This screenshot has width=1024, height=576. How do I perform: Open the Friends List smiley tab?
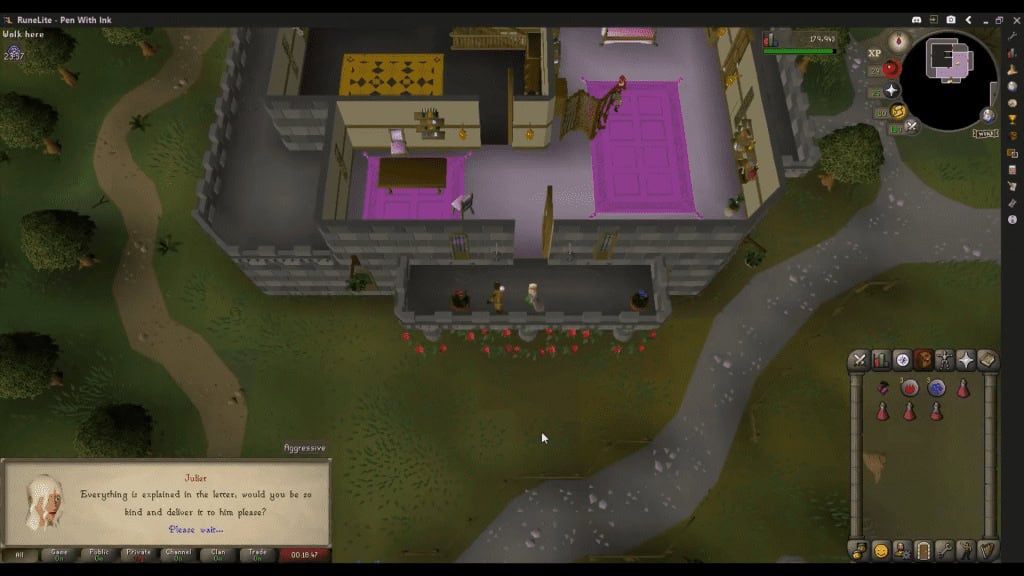(x=881, y=550)
